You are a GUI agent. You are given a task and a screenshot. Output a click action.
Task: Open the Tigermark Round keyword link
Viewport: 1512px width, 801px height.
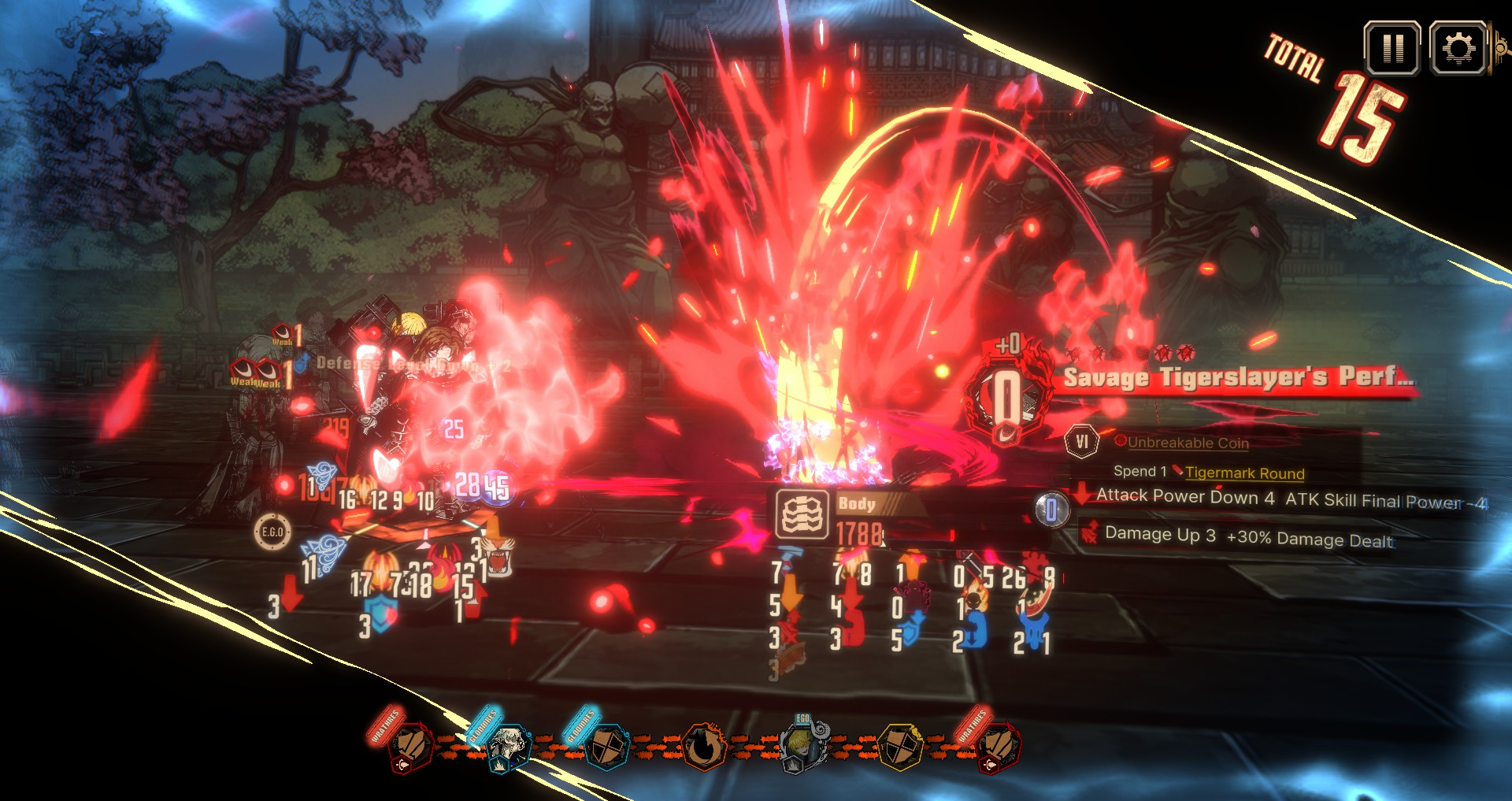[1244, 473]
